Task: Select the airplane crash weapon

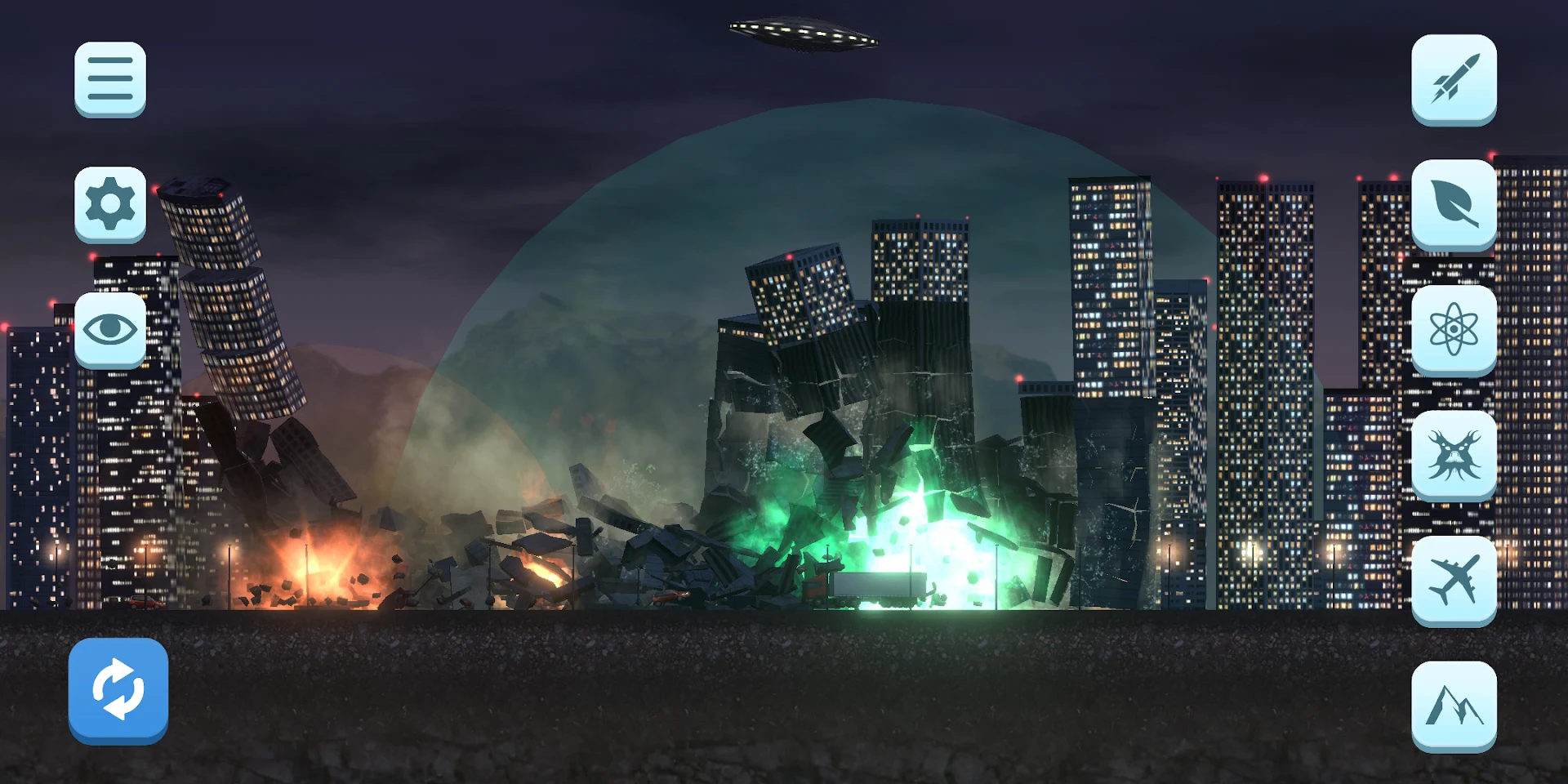Action: tap(1454, 577)
